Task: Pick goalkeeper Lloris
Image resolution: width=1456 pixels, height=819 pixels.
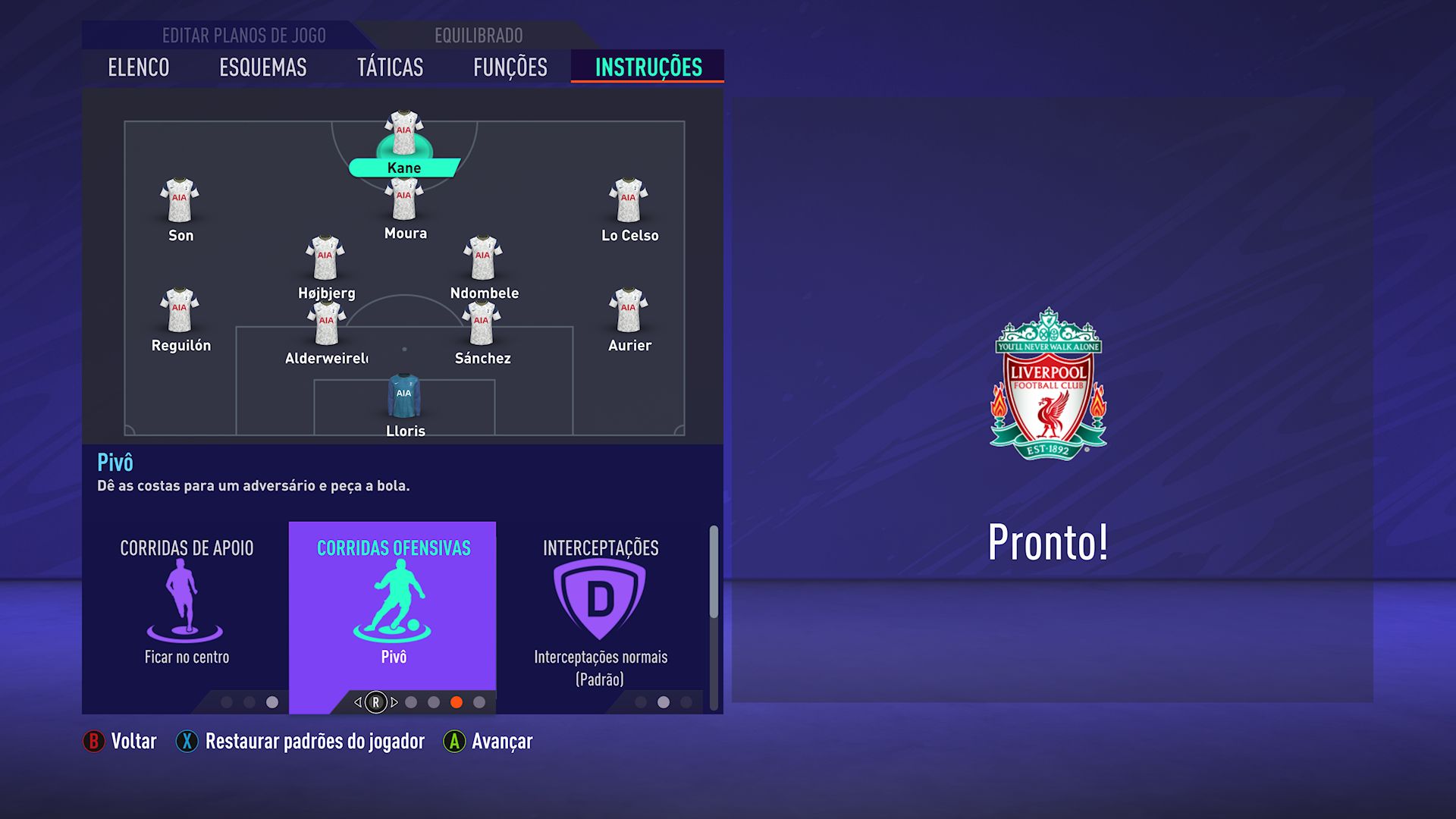Action: point(404,397)
